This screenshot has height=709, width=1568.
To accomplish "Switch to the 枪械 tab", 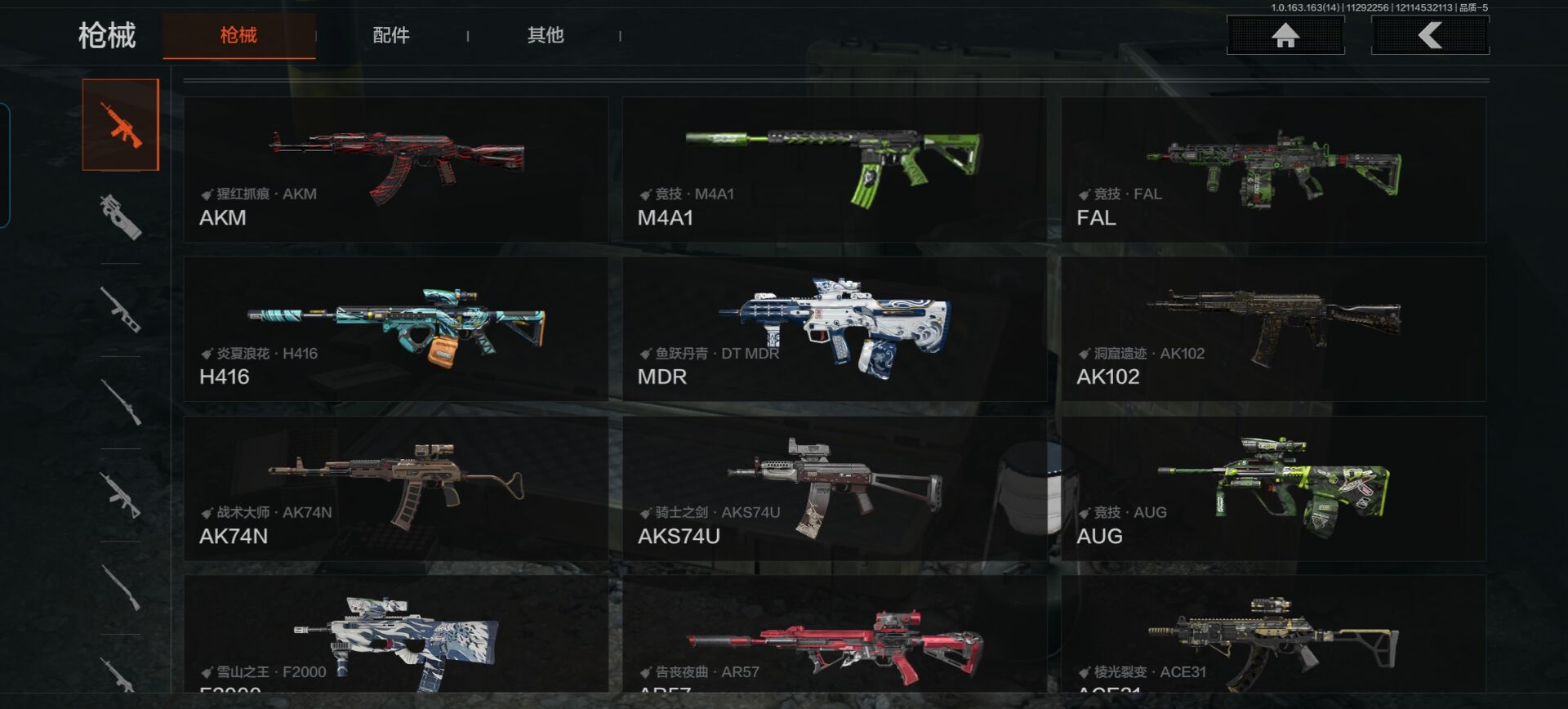I will tap(238, 35).
